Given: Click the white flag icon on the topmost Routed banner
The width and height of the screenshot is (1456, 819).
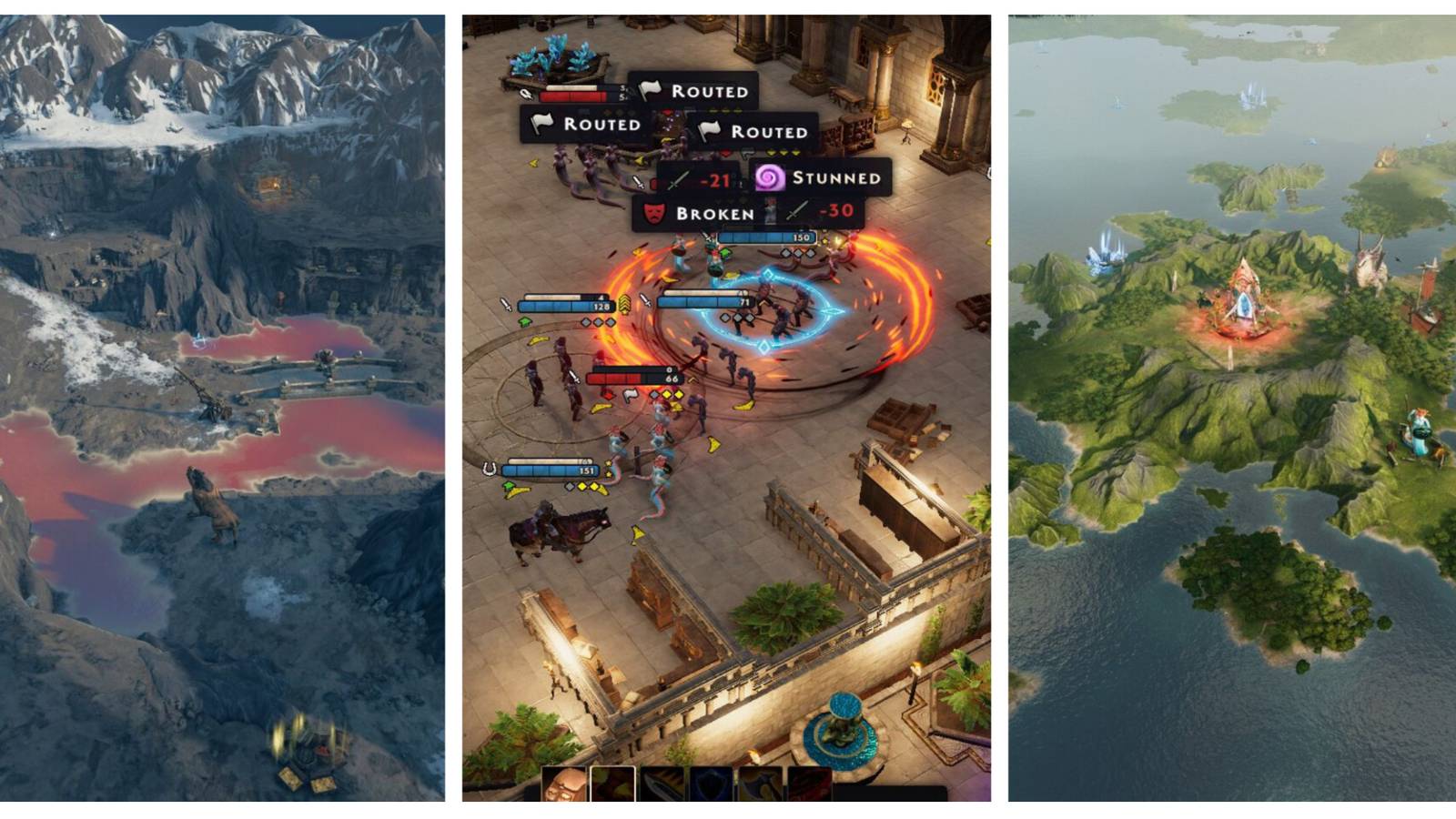Looking at the screenshot, I should tap(650, 91).
